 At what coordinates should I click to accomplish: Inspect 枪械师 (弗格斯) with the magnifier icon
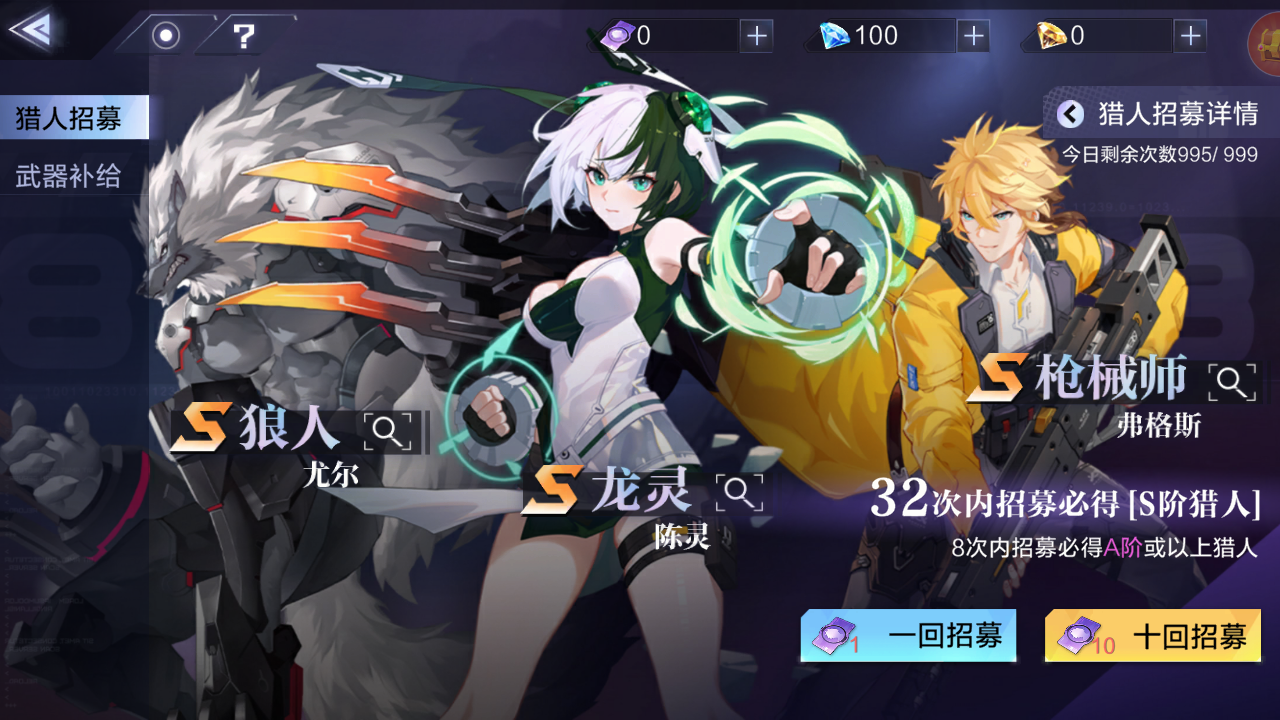(x=1232, y=381)
